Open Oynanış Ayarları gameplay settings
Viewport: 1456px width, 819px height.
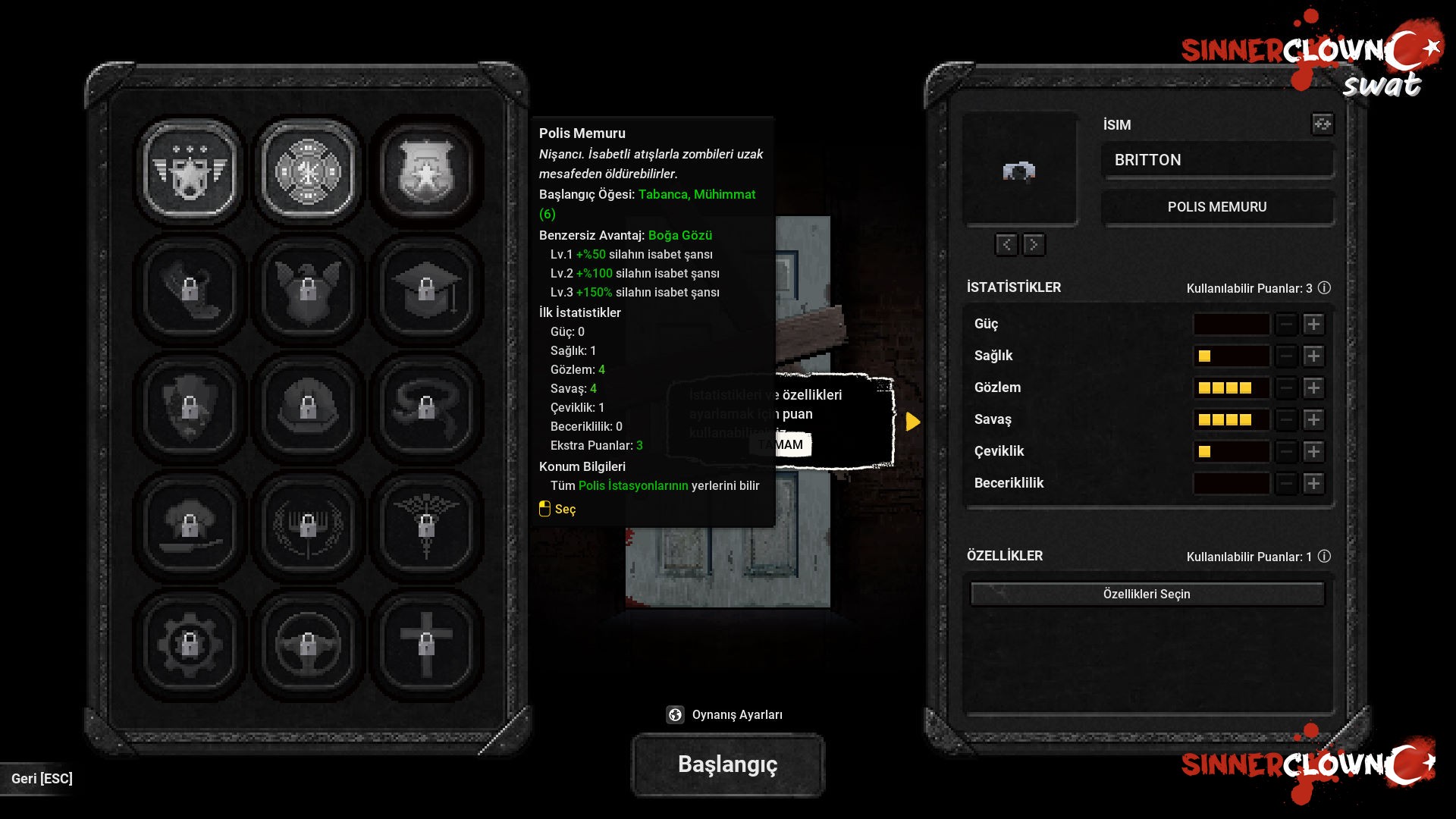(726, 714)
